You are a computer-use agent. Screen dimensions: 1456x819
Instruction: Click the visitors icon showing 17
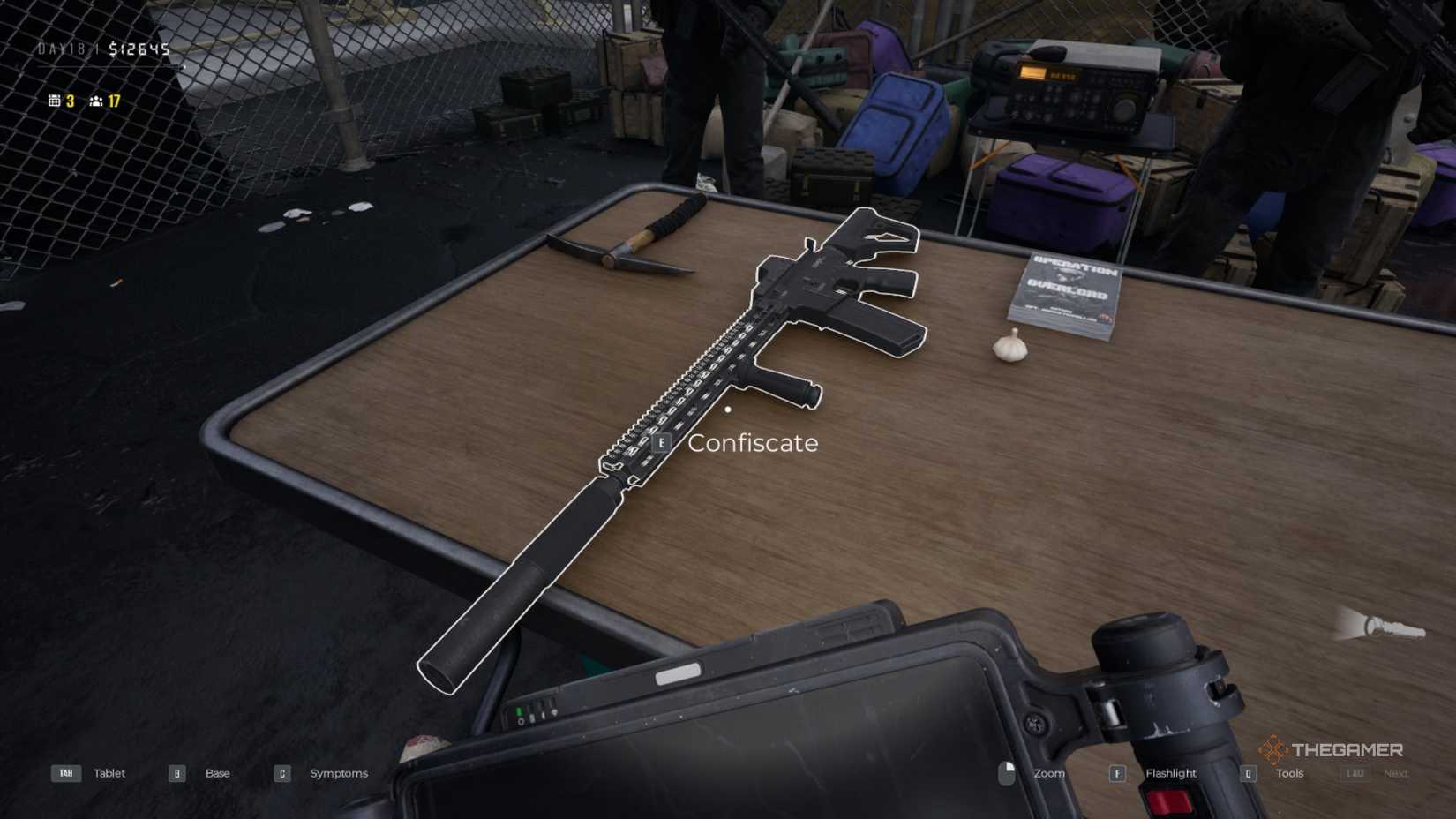tap(95, 101)
